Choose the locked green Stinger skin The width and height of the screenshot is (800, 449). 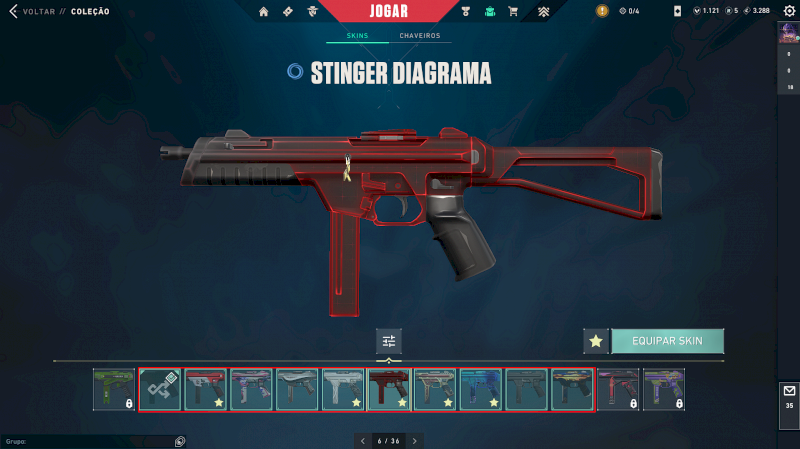(114, 389)
